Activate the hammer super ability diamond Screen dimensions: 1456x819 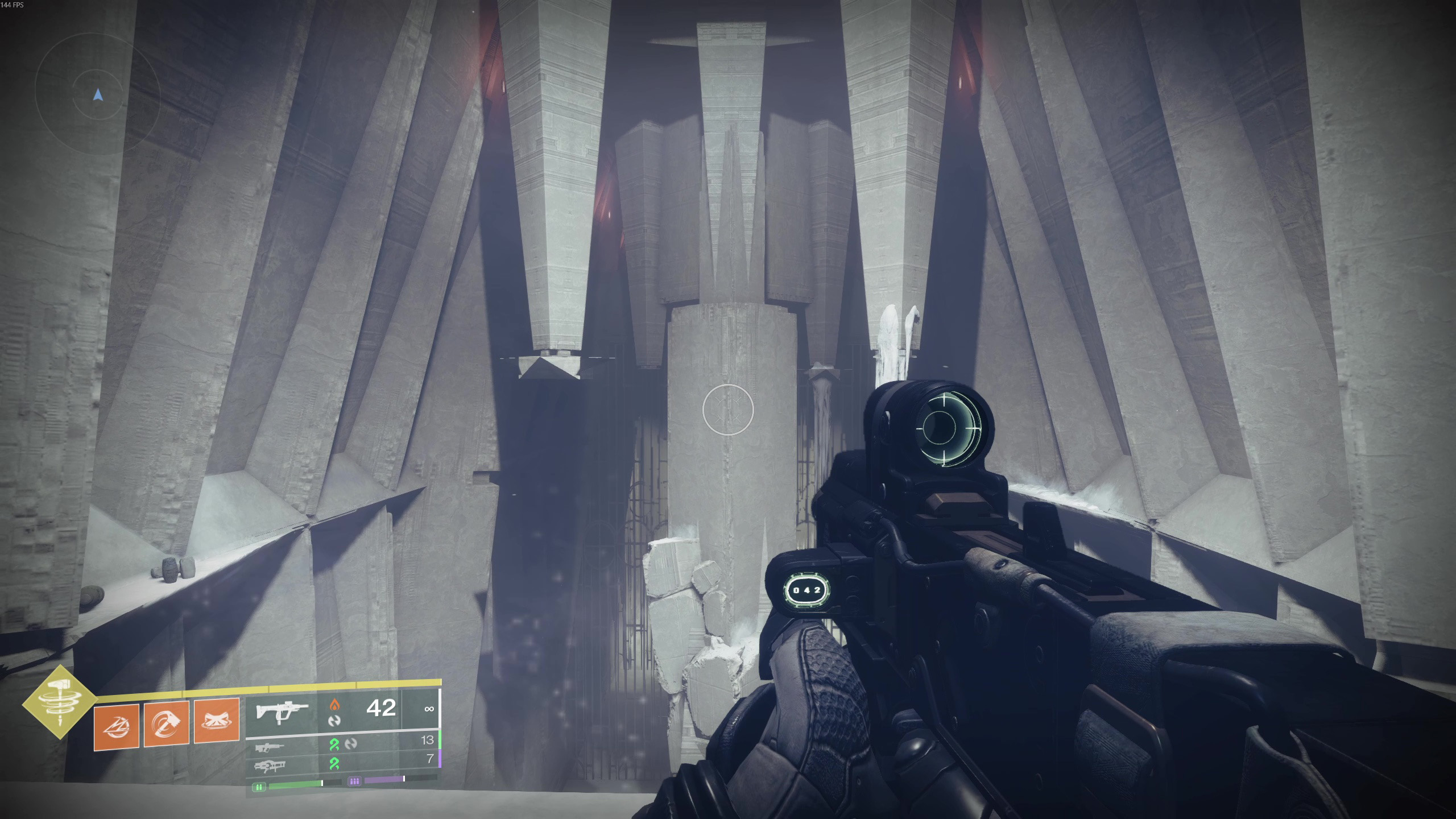[x=59, y=701]
